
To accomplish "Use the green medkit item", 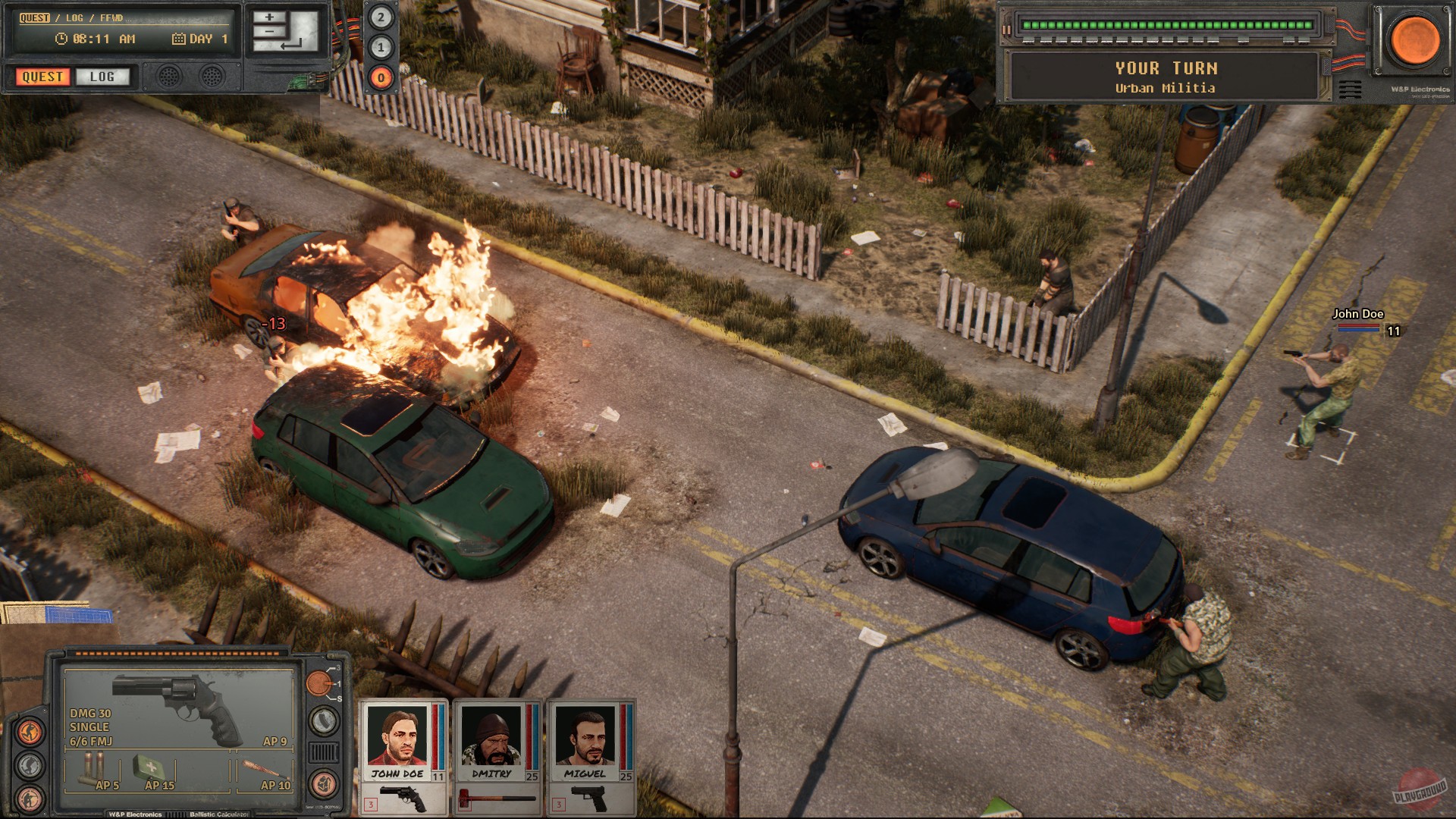I will [152, 770].
